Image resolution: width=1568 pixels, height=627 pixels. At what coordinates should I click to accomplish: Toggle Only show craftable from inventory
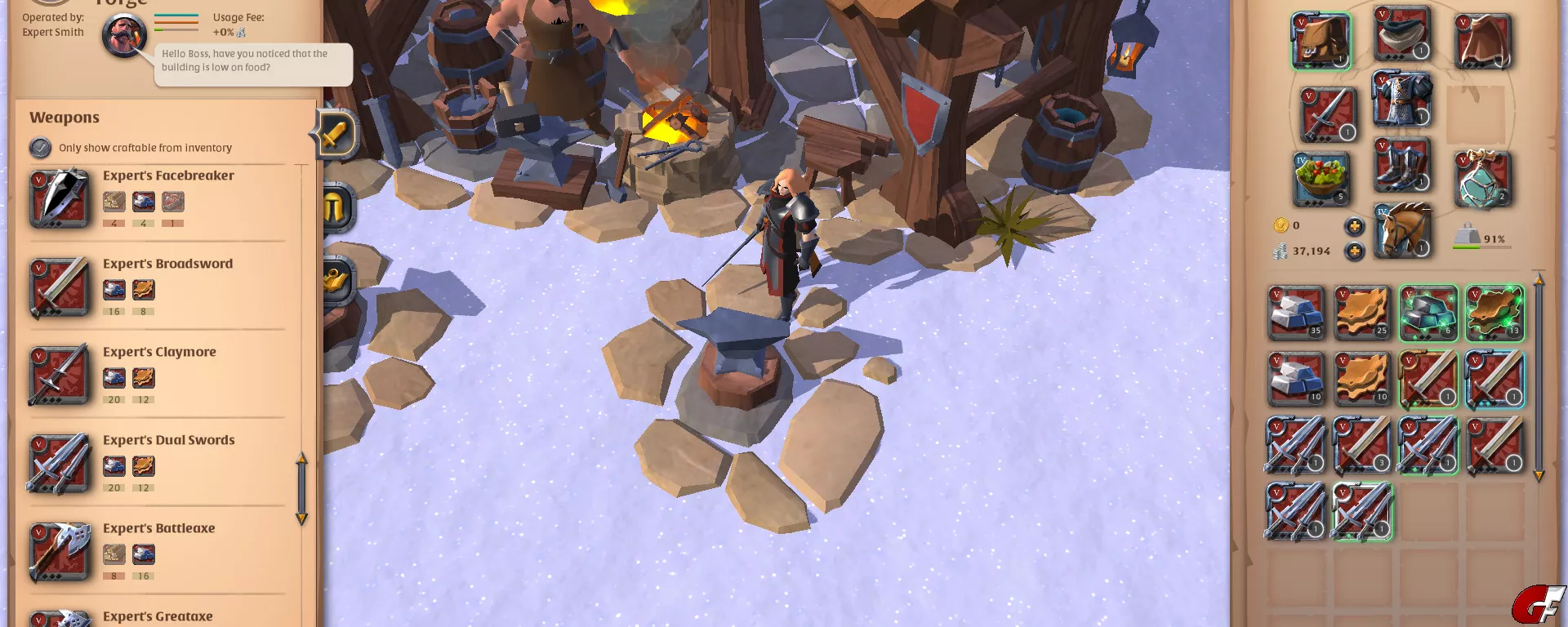pyautogui.click(x=41, y=148)
